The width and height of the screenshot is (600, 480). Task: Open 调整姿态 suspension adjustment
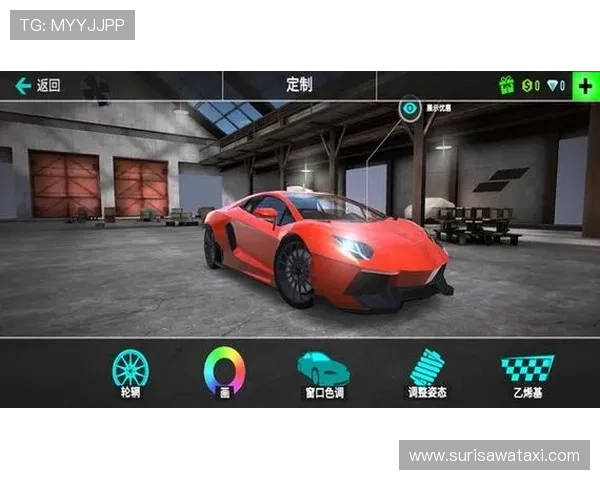(x=427, y=372)
